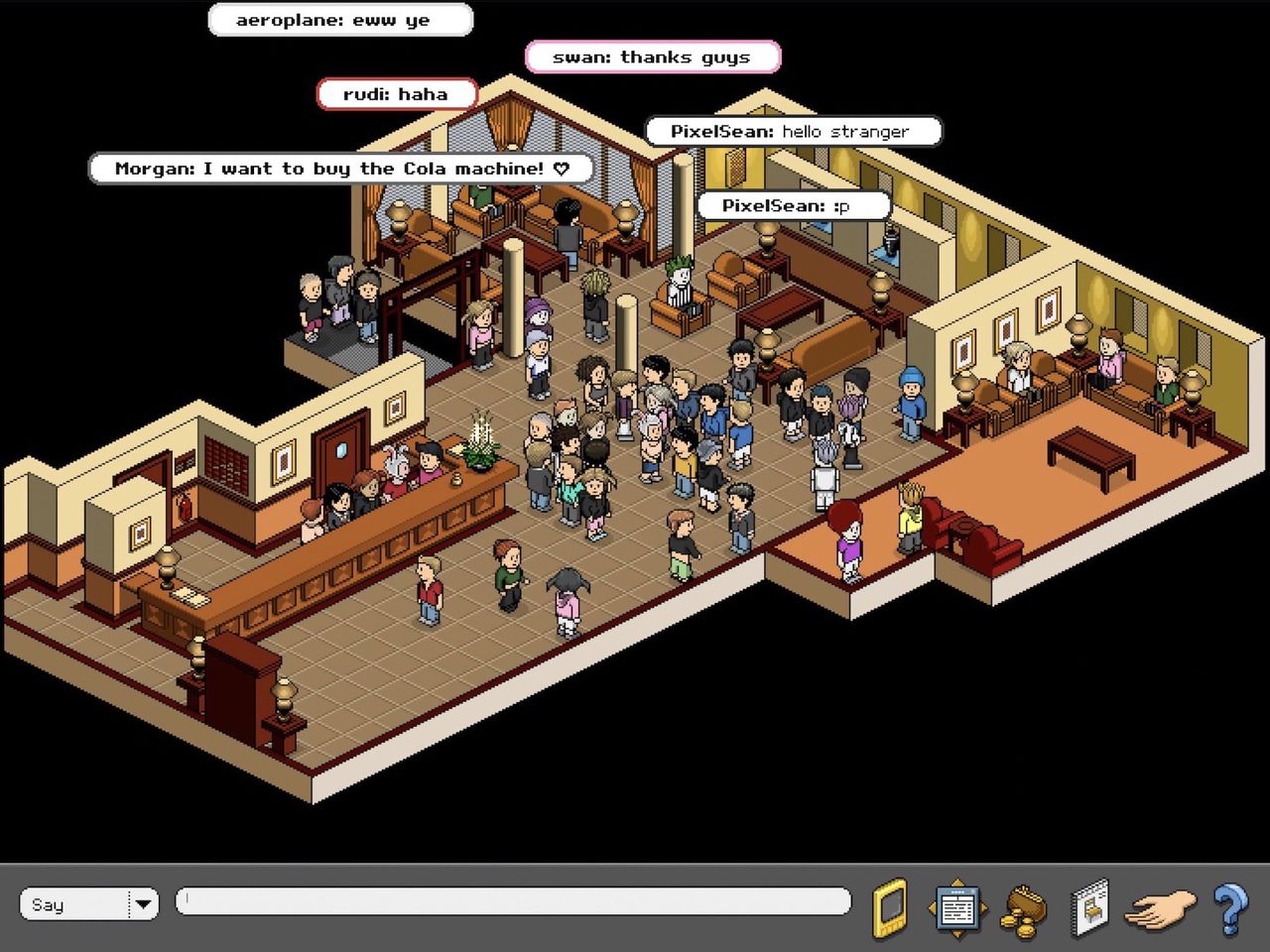
Task: Open the hand inventory icon
Action: (x=1160, y=908)
